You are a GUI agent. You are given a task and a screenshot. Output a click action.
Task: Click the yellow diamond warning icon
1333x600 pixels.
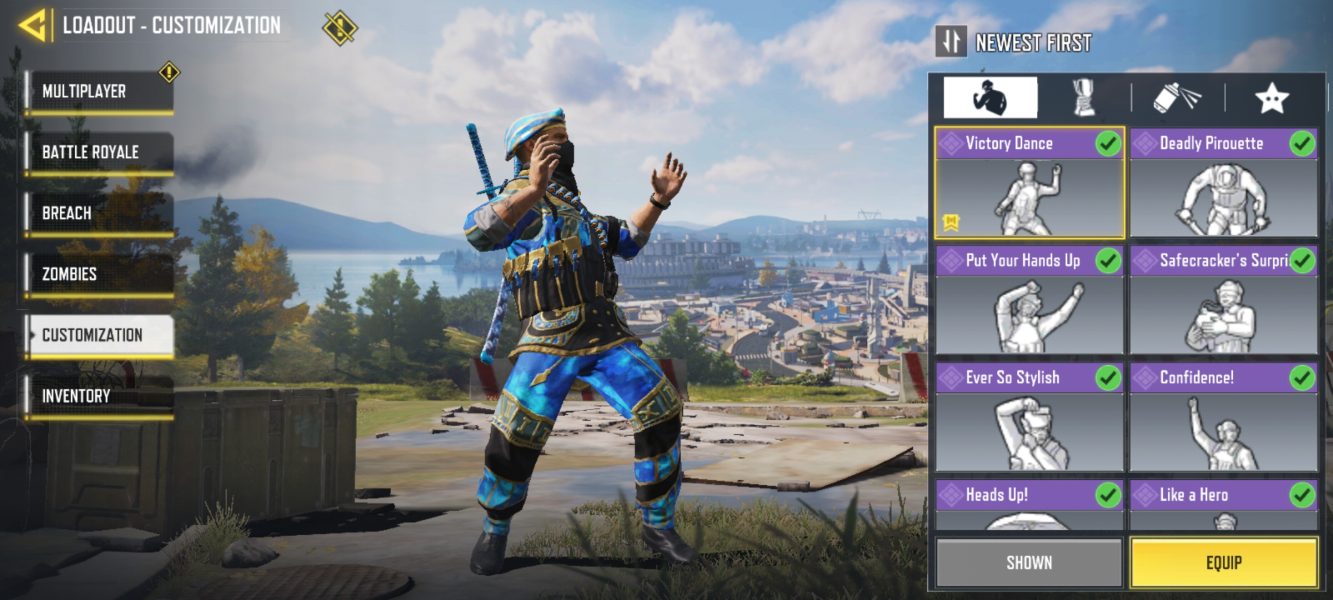click(x=340, y=27)
